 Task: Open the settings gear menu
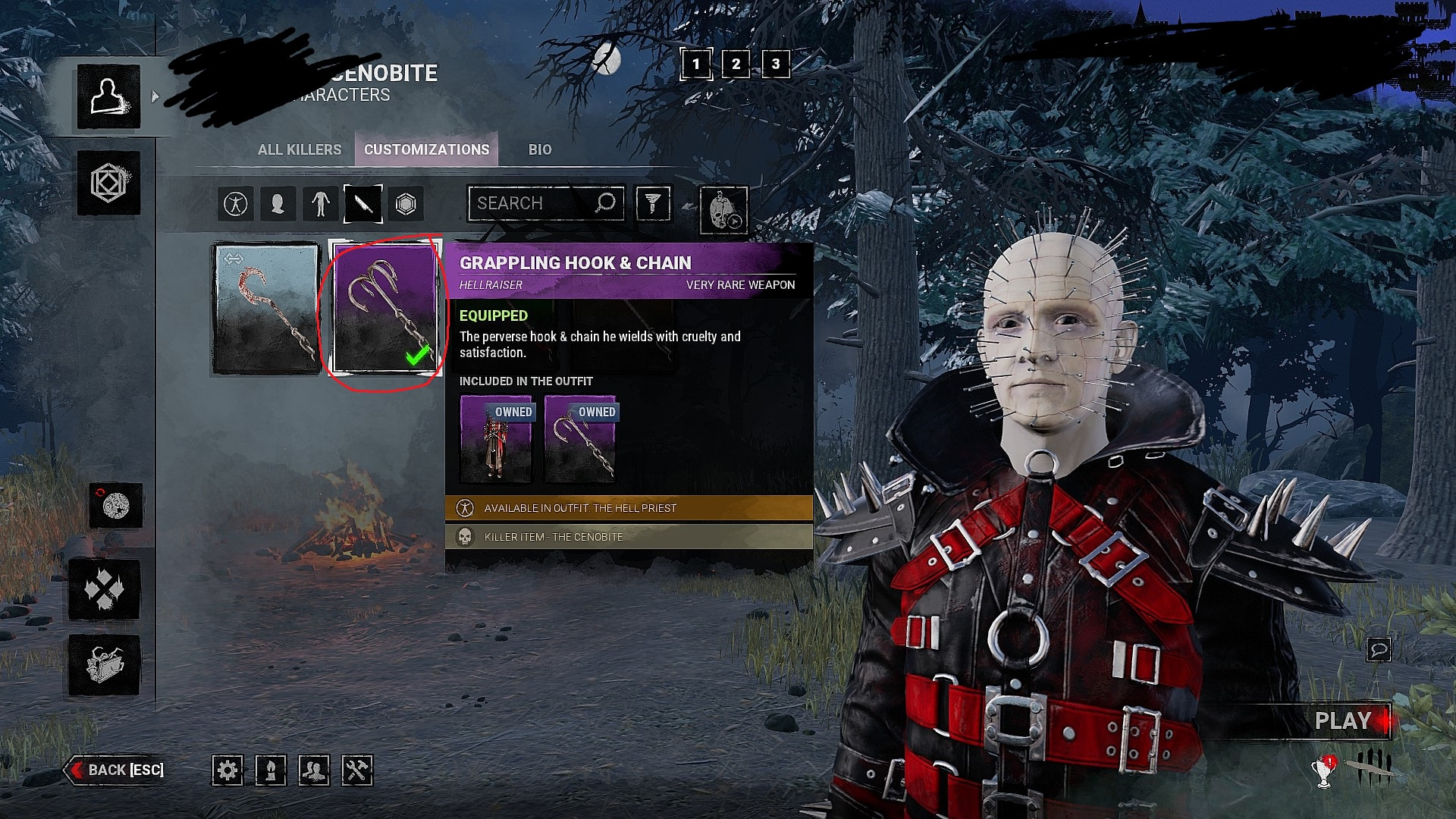click(227, 770)
